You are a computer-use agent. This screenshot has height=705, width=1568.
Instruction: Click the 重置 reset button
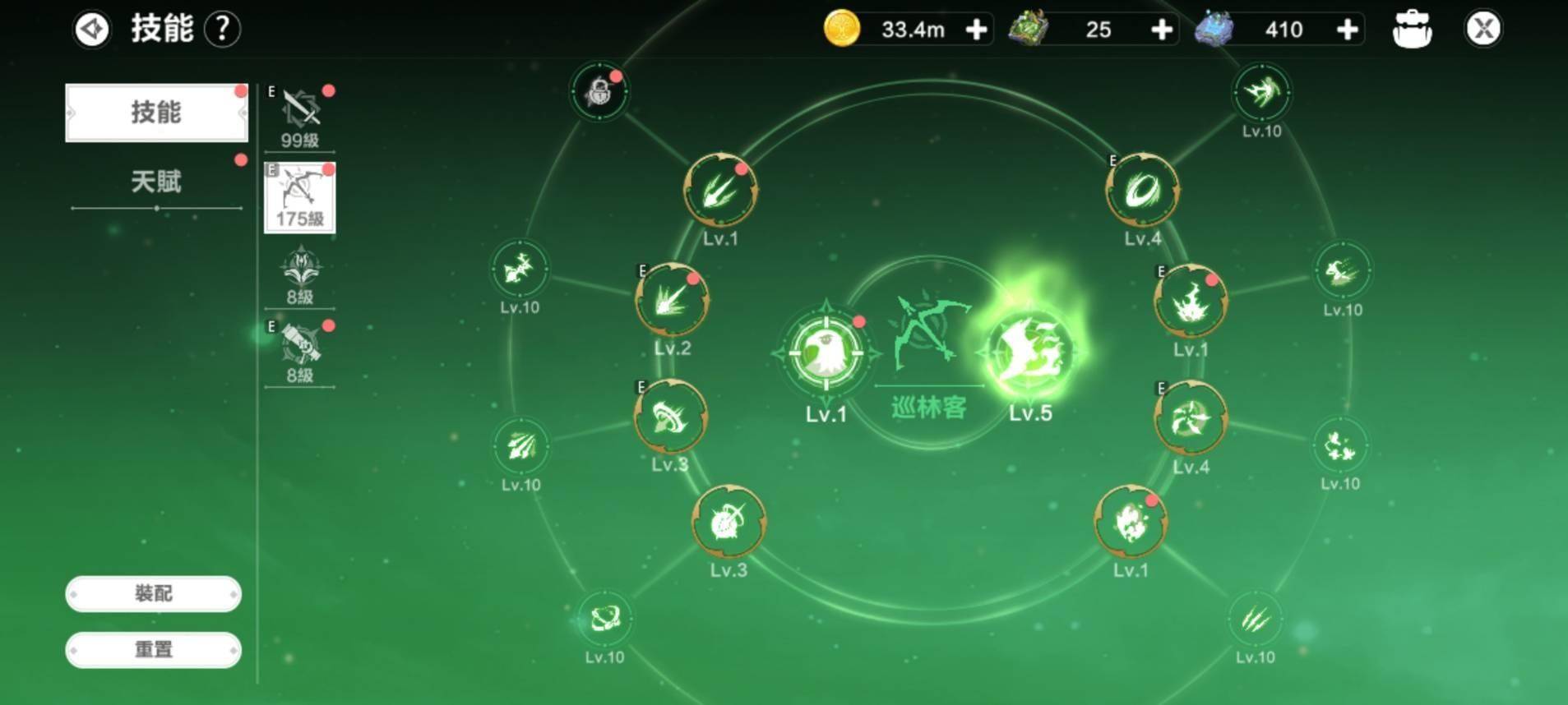pyautogui.click(x=154, y=649)
